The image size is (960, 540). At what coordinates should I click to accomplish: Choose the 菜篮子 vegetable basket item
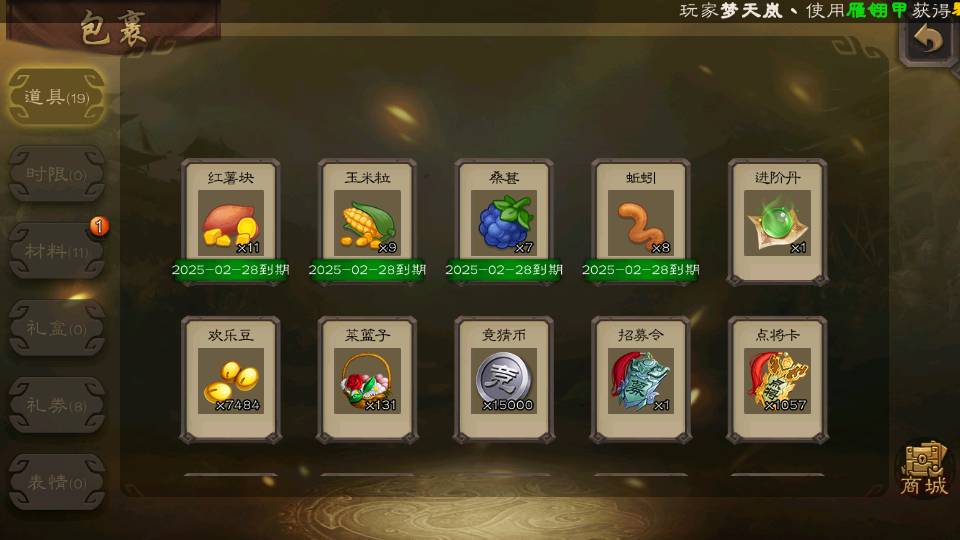pos(367,380)
